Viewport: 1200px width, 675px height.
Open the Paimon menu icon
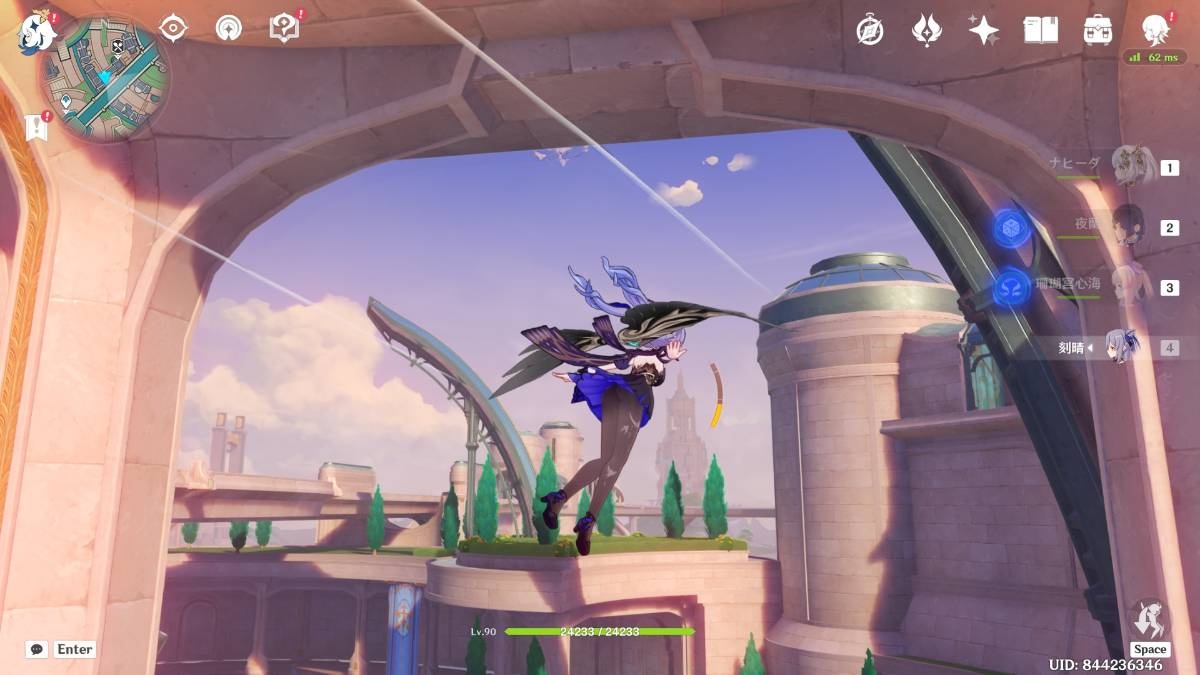[x=34, y=35]
